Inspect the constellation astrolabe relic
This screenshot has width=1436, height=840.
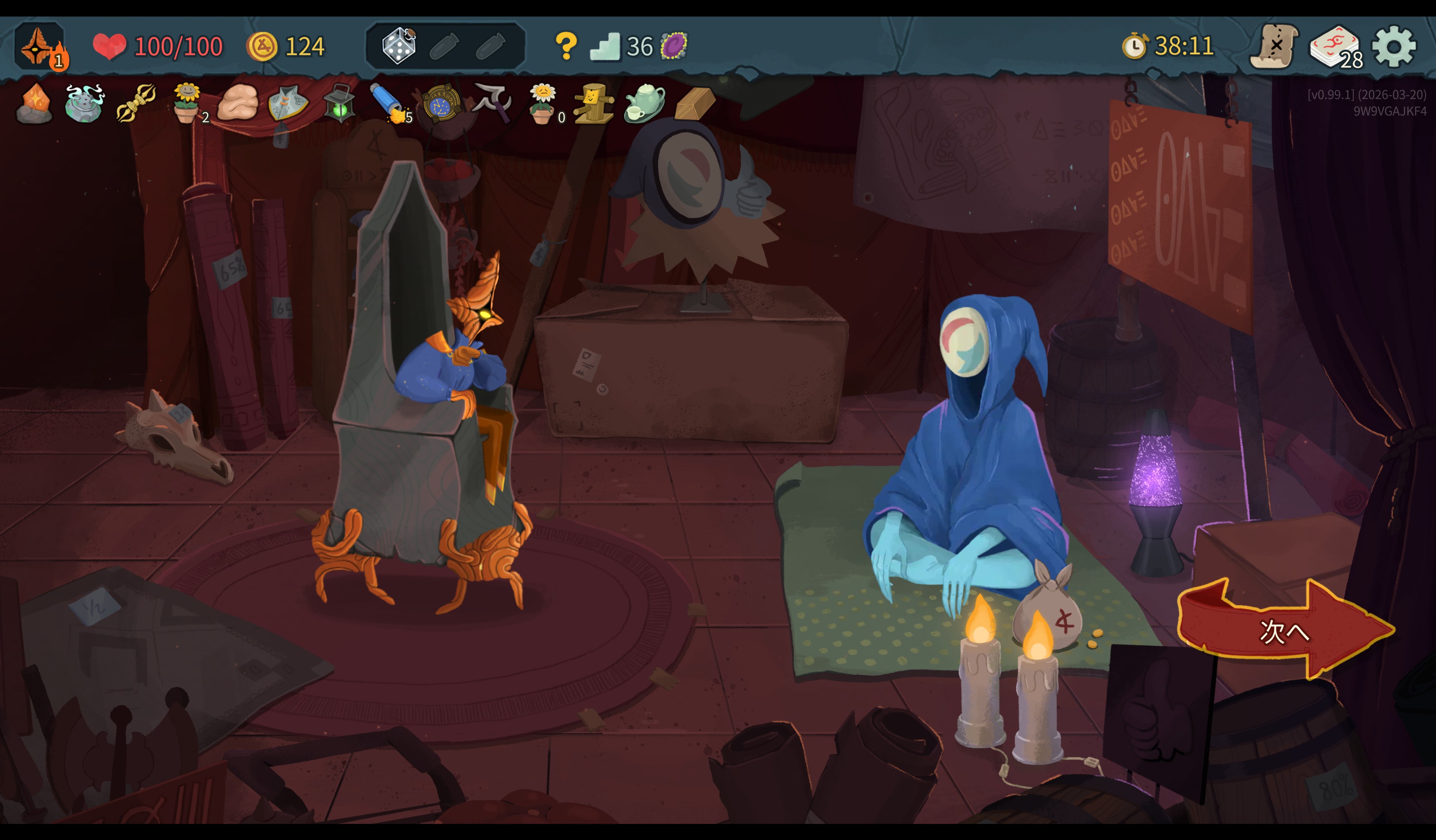441,104
